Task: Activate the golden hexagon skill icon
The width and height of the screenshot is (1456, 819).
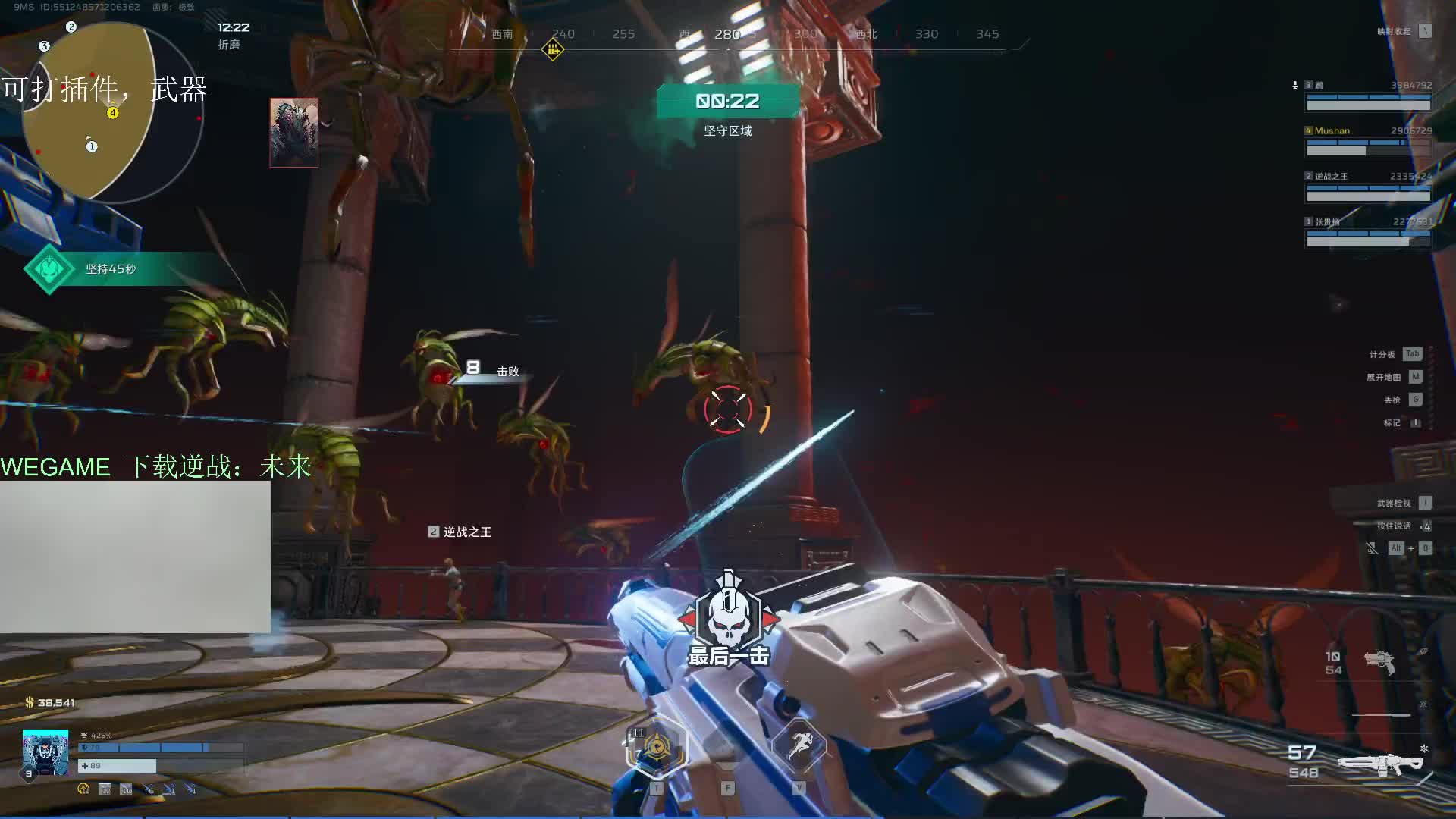Action: 657,748
